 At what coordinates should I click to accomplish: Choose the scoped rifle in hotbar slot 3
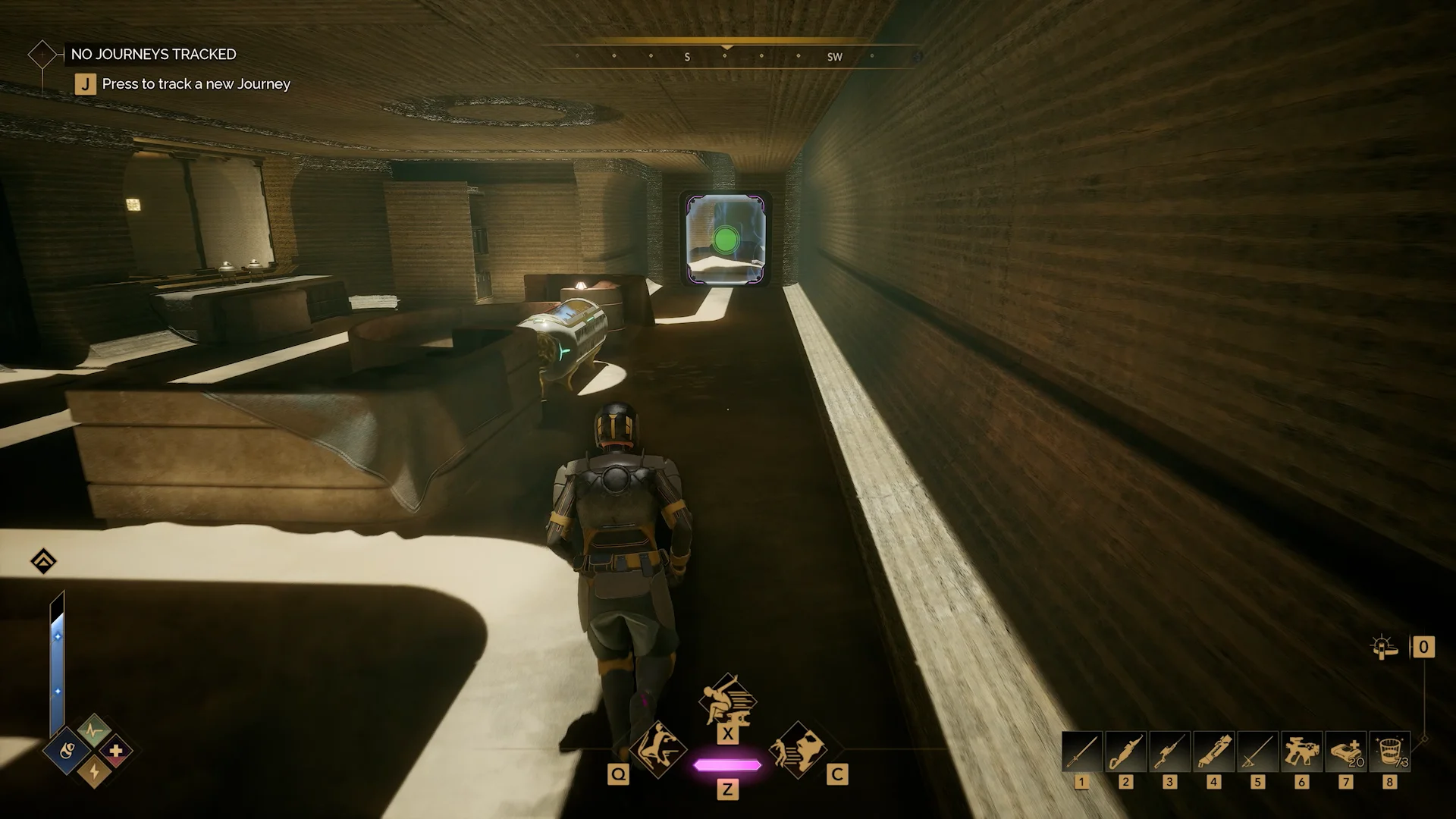[x=1170, y=752]
